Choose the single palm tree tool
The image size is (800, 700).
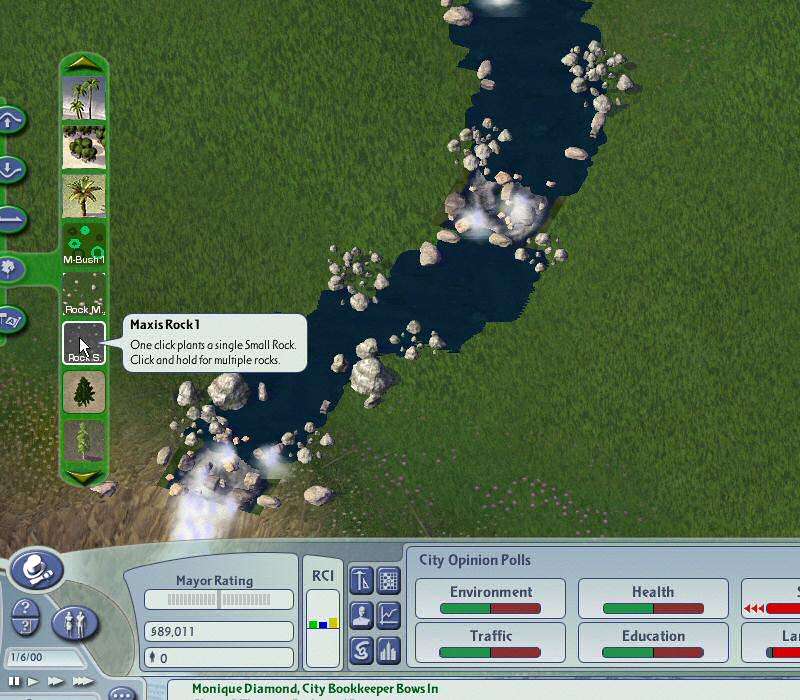(x=84, y=196)
